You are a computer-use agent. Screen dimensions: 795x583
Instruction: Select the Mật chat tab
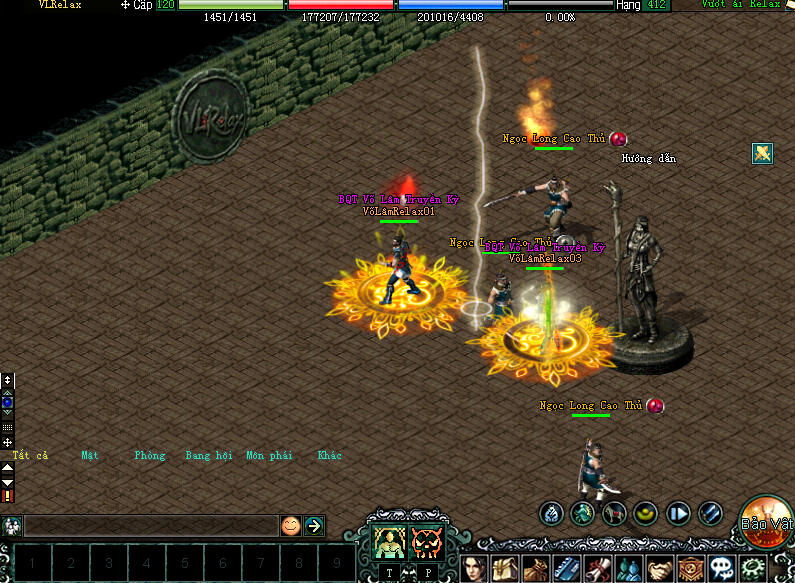[91, 456]
